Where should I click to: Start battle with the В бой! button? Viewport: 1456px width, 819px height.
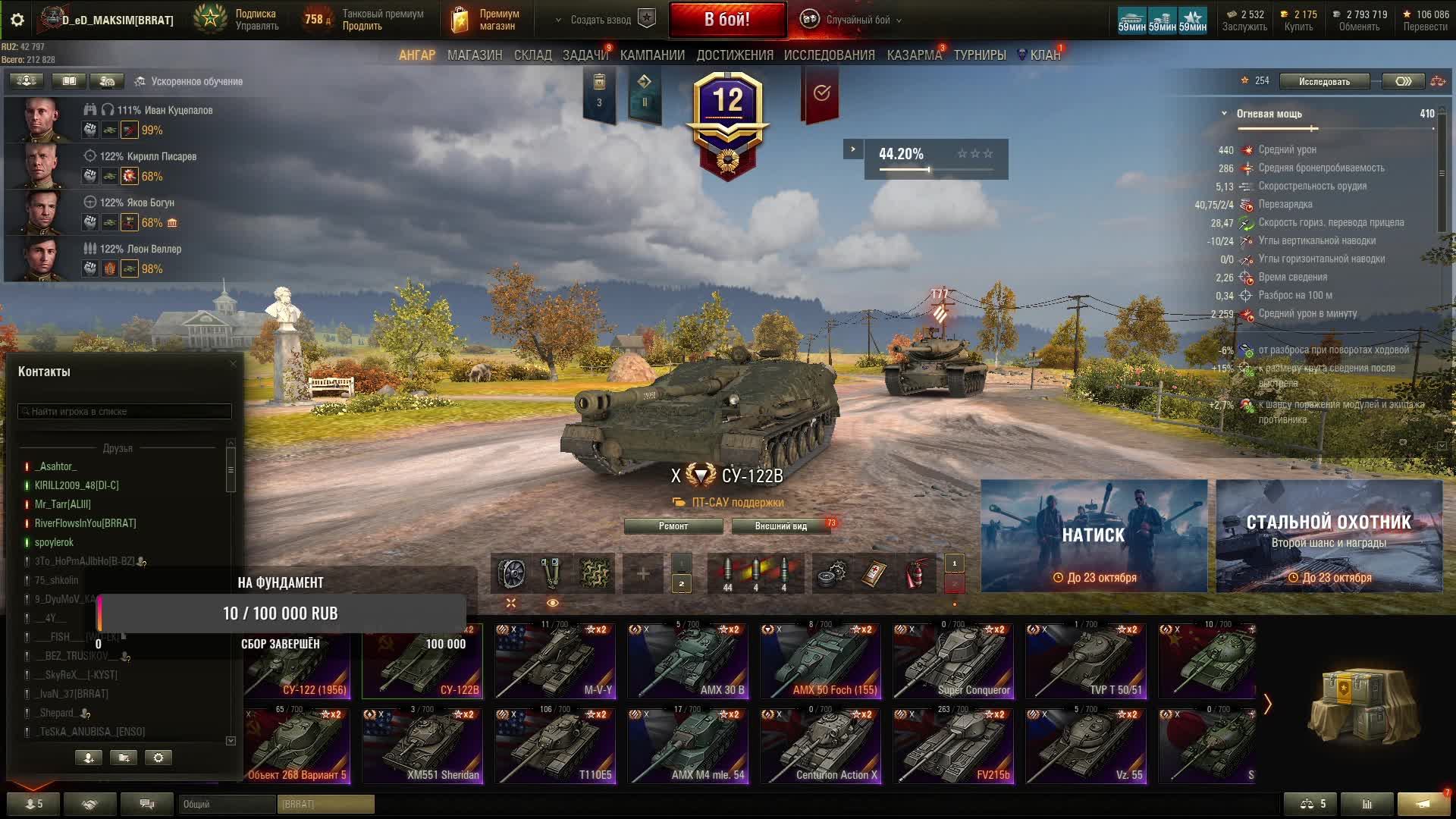point(726,20)
